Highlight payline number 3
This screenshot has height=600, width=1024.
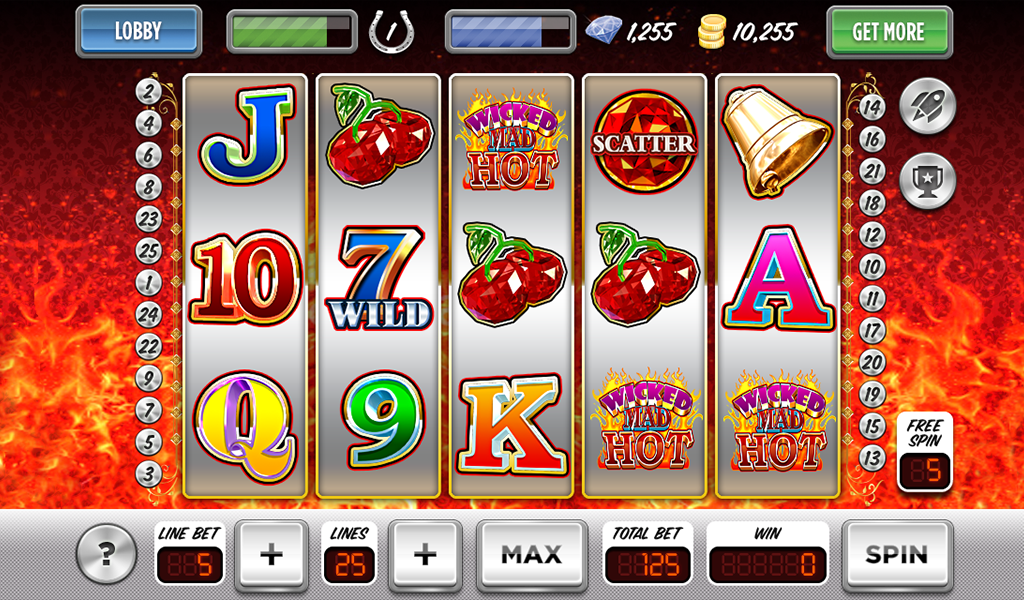[x=149, y=474]
